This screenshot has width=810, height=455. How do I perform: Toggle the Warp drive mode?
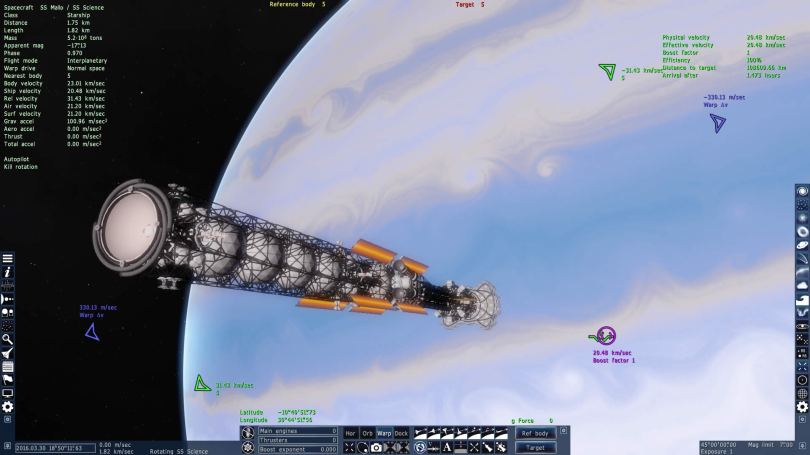click(x=384, y=433)
